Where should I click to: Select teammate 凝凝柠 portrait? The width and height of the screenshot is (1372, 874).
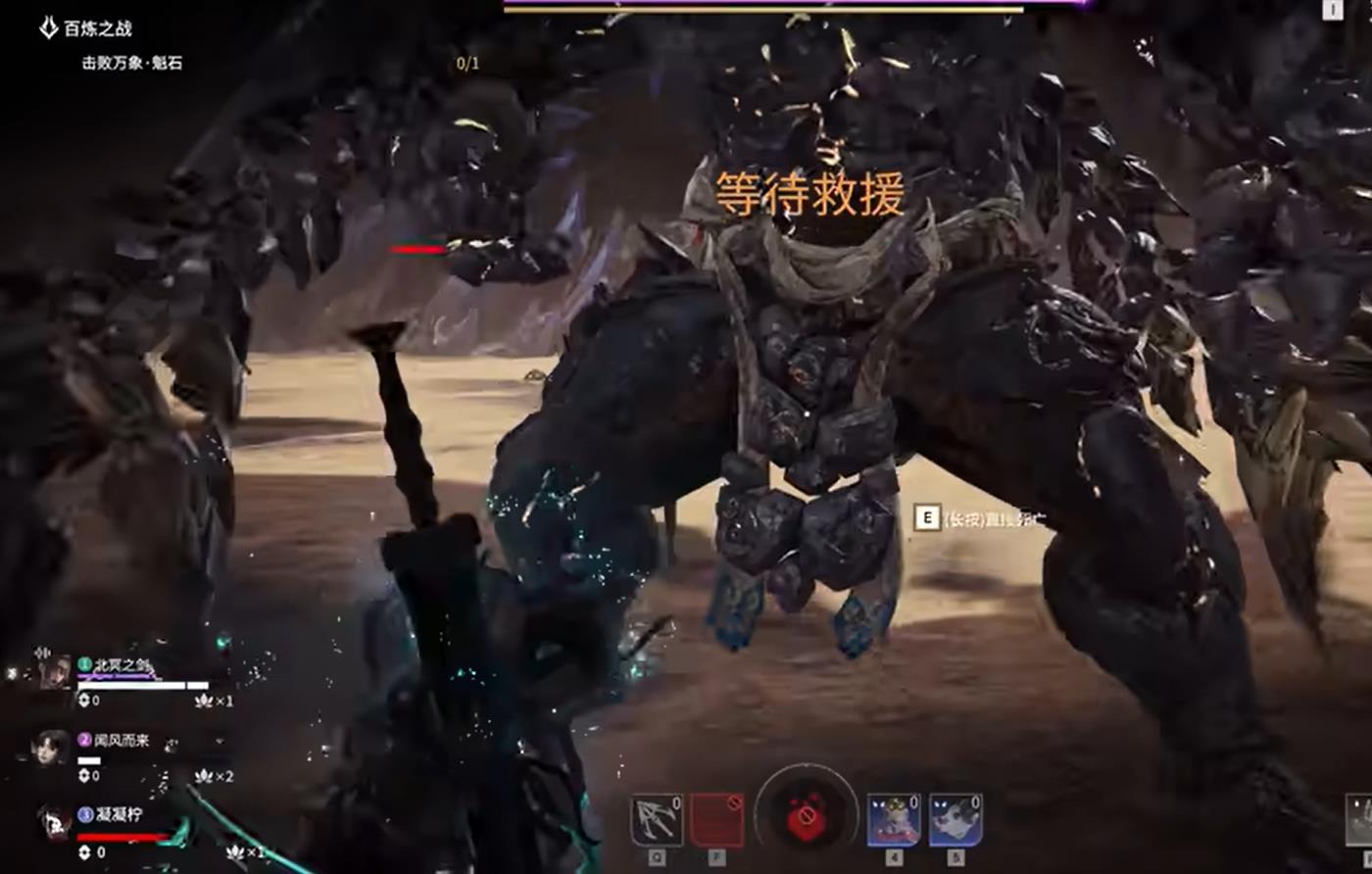(54, 821)
